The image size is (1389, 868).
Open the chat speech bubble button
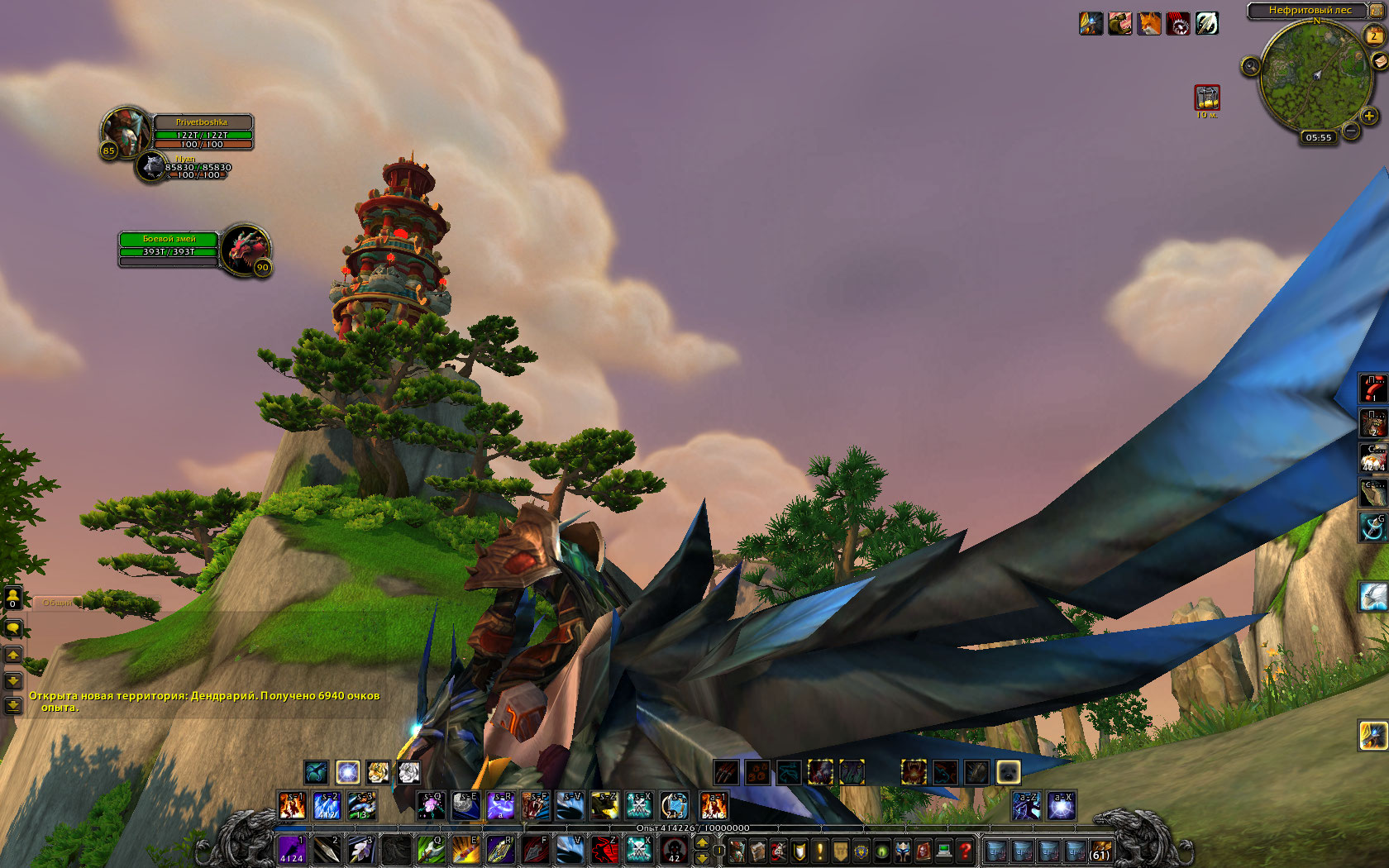click(x=12, y=629)
